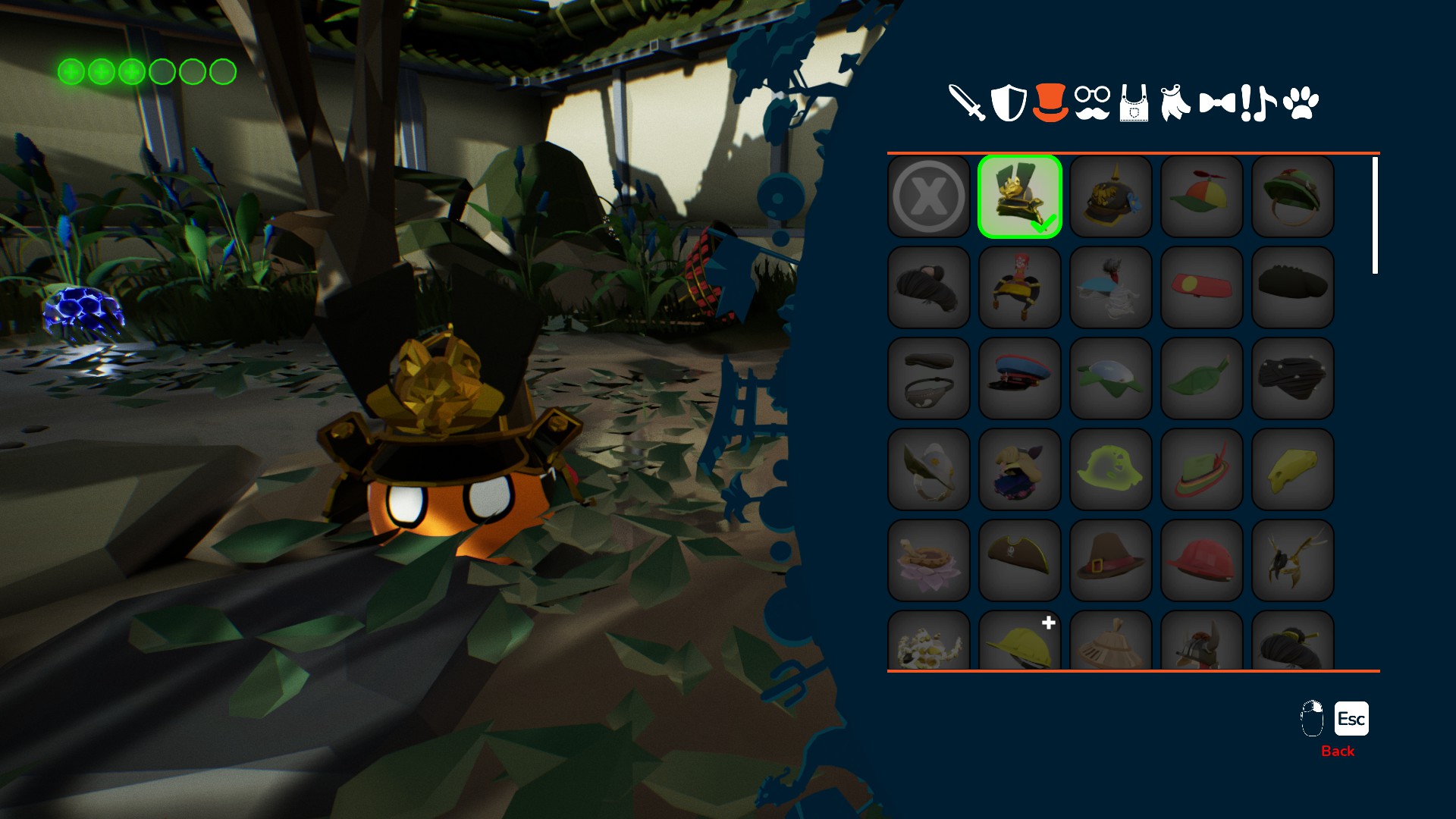The height and width of the screenshot is (819, 1456).
Task: Switch to the sword weapons tab
Action: (967, 102)
